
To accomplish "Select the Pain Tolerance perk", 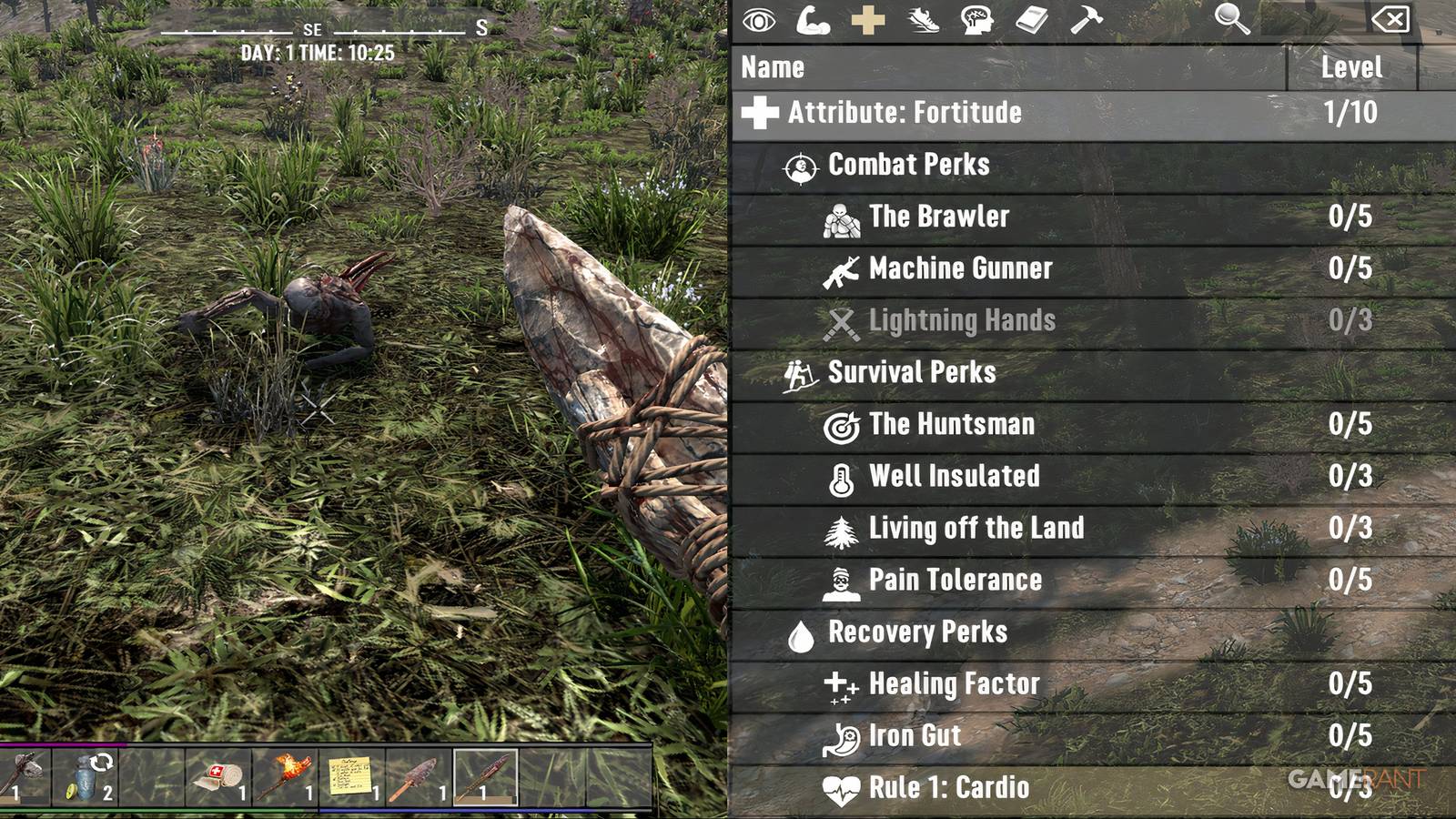I will tap(955, 580).
